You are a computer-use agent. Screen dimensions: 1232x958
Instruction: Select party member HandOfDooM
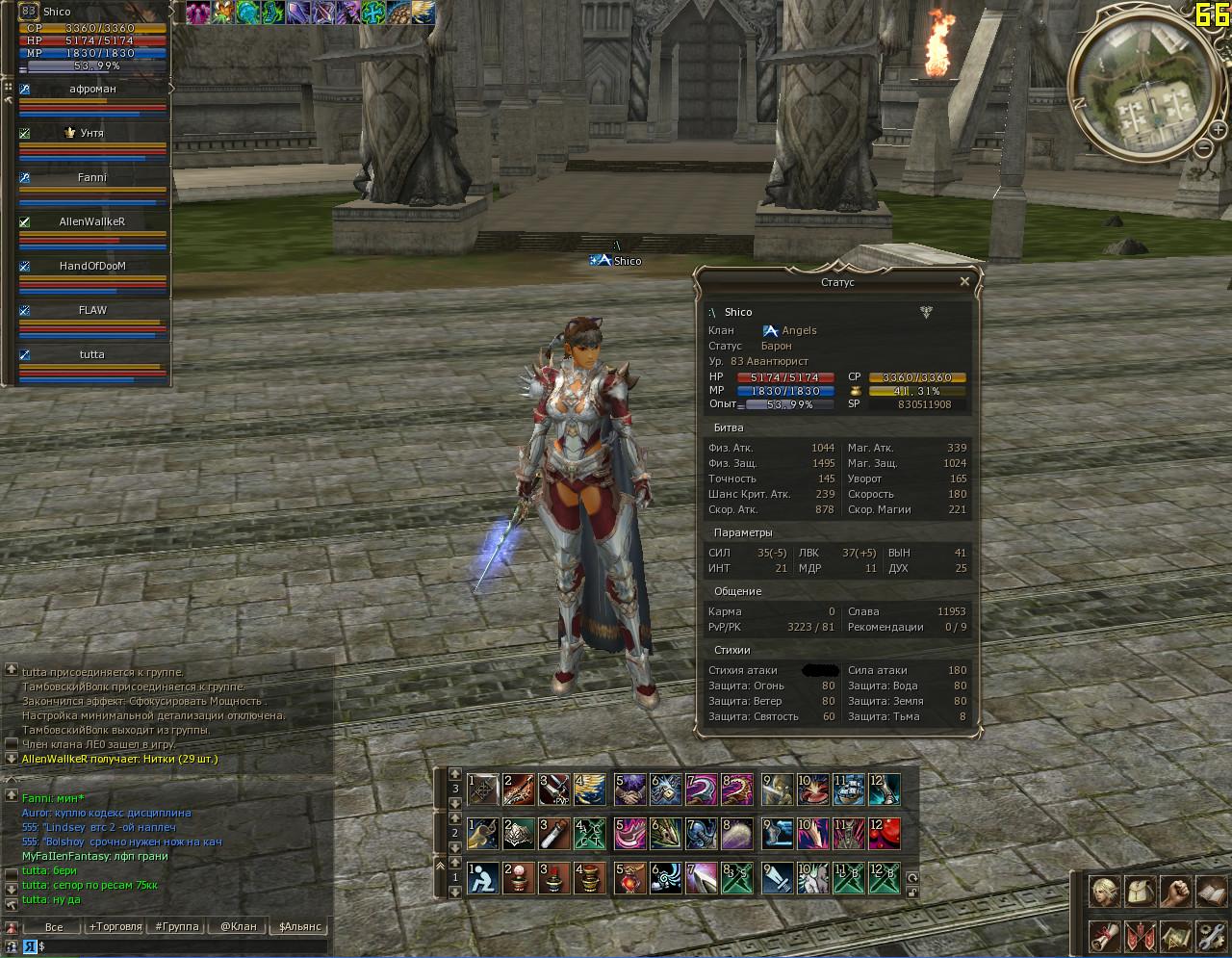[x=92, y=266]
